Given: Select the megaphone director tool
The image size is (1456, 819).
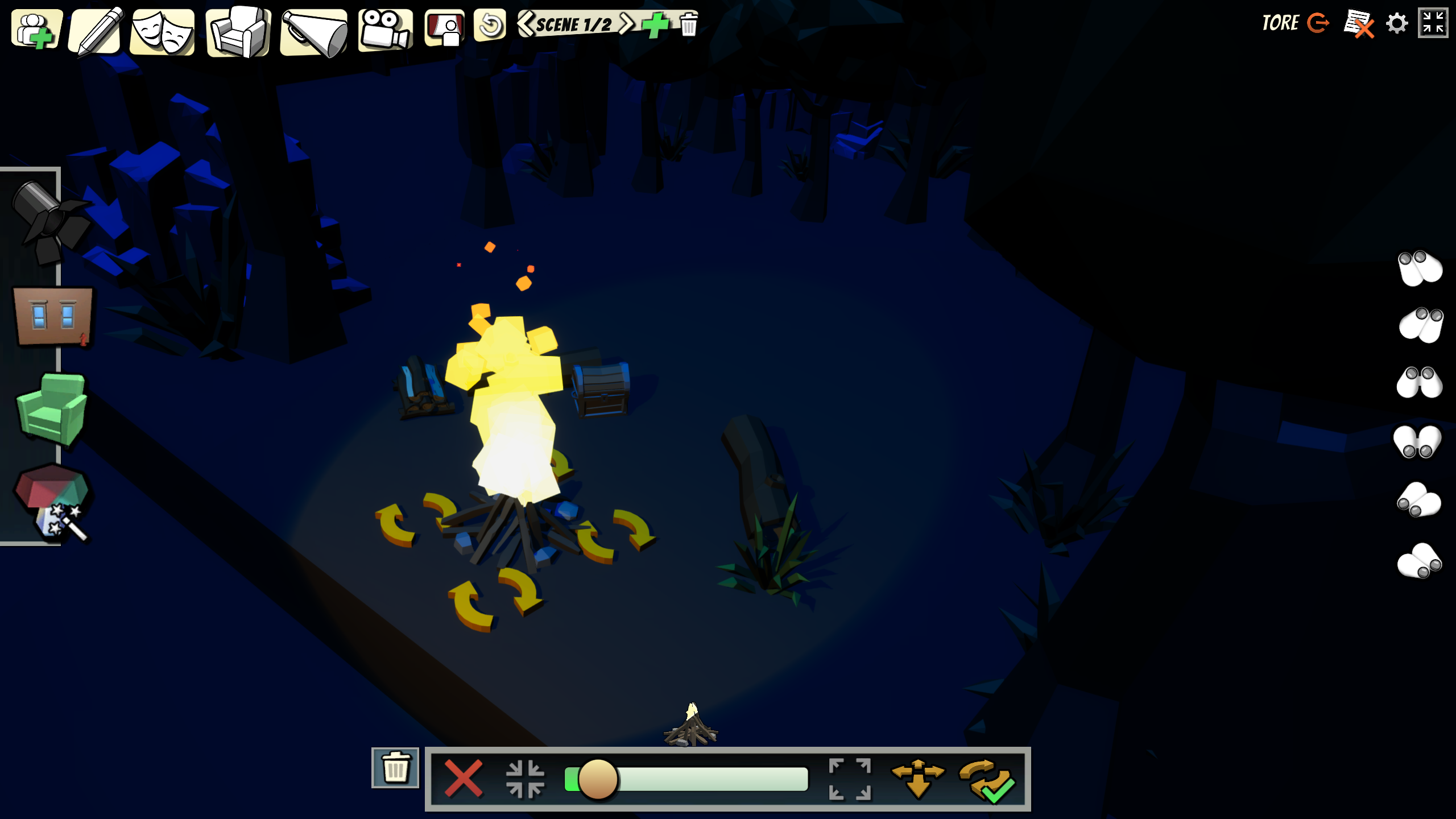Looking at the screenshot, I should (314, 33).
